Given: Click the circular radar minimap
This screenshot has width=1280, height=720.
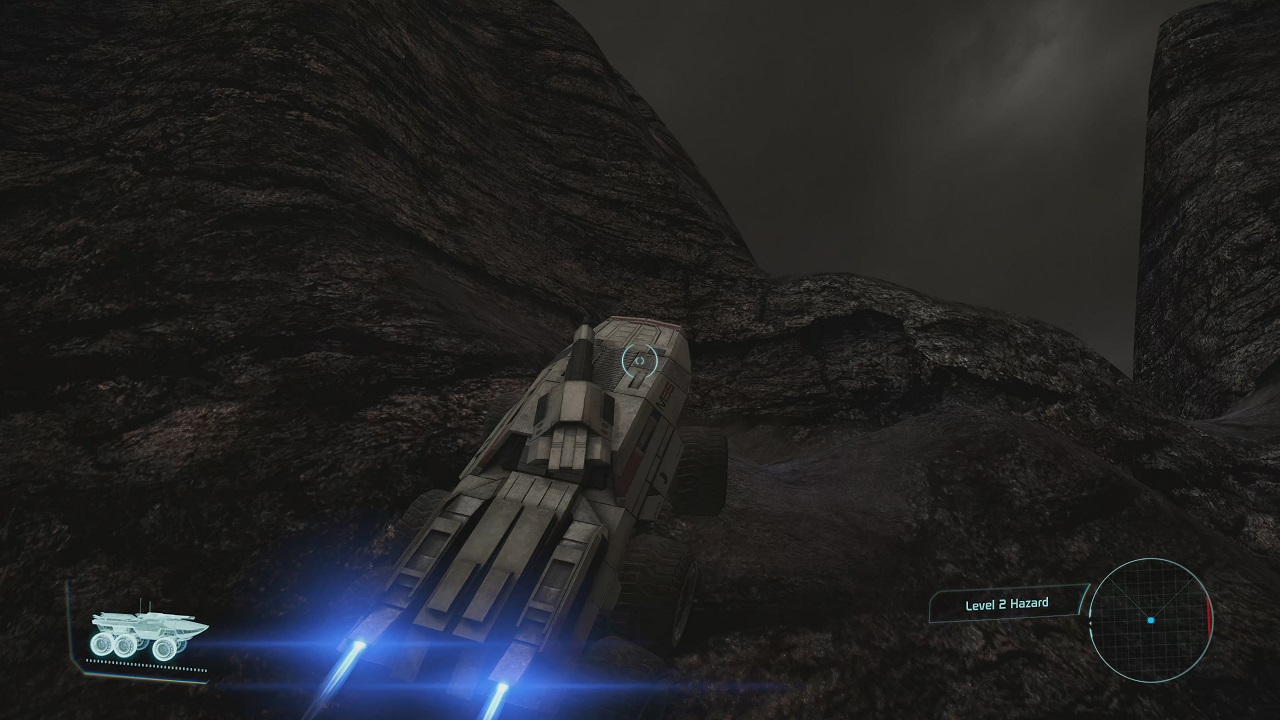Looking at the screenshot, I should pos(1150,620).
